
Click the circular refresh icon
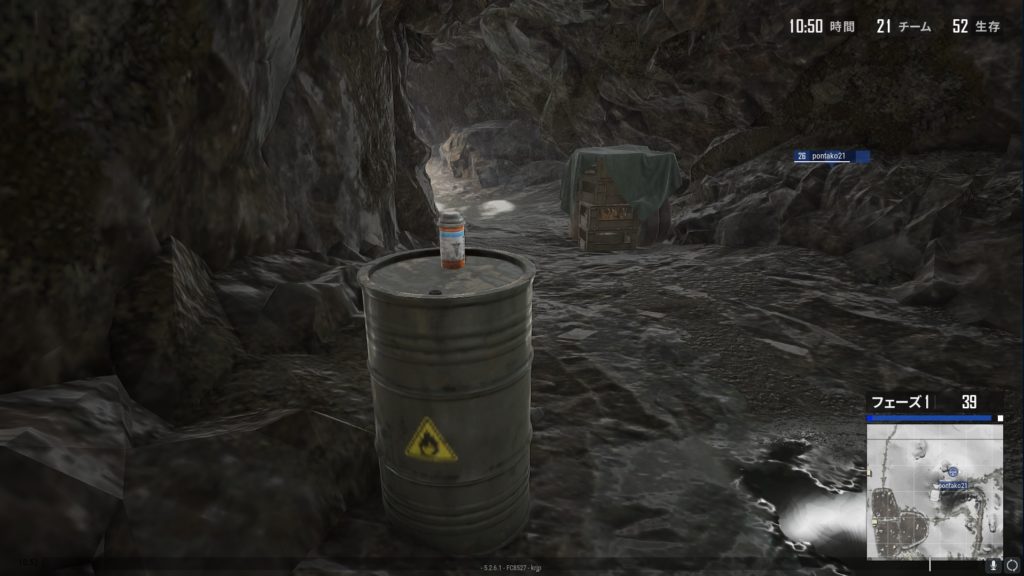click(x=1012, y=565)
